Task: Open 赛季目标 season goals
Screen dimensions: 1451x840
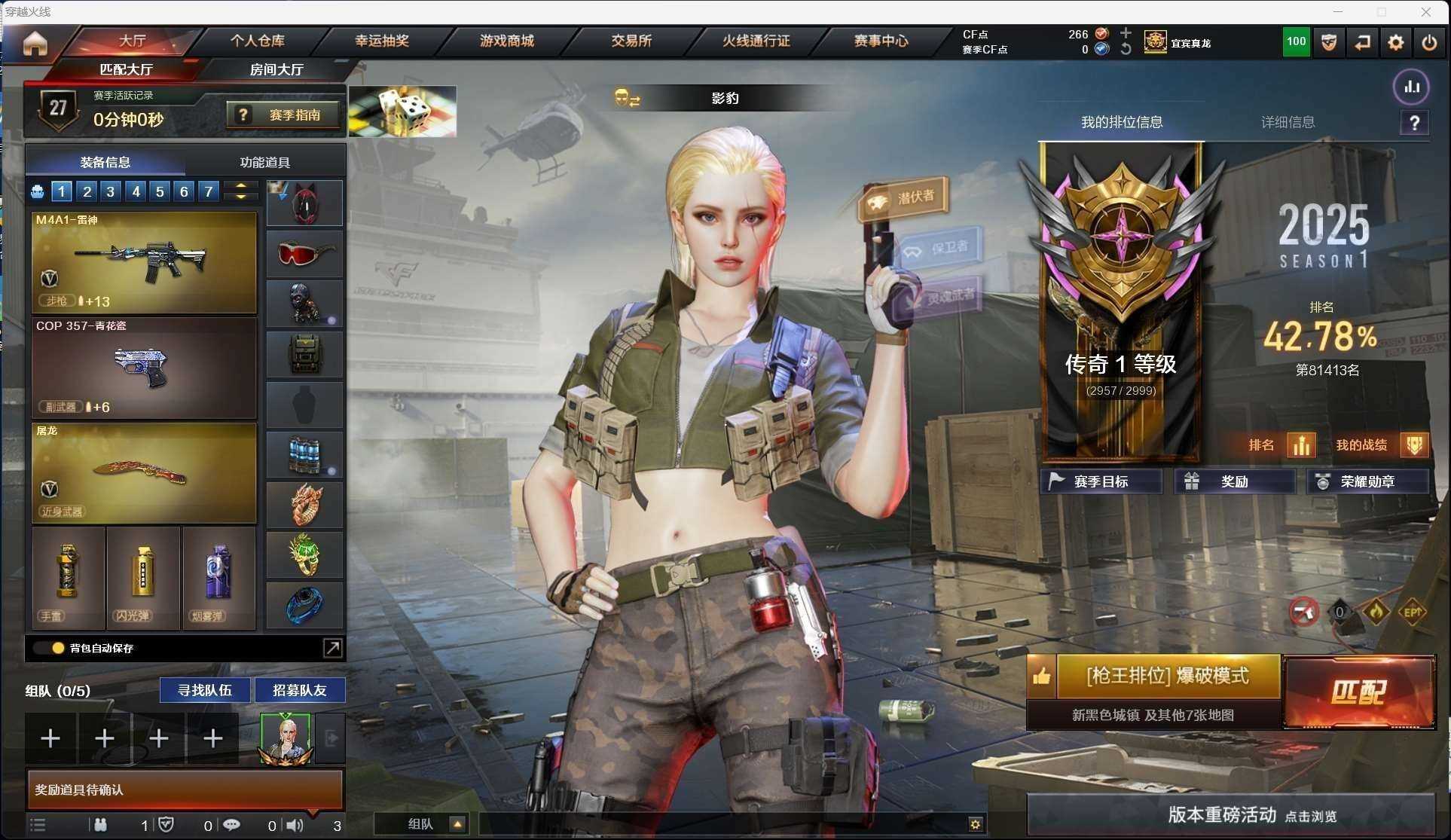Action: click(1101, 481)
